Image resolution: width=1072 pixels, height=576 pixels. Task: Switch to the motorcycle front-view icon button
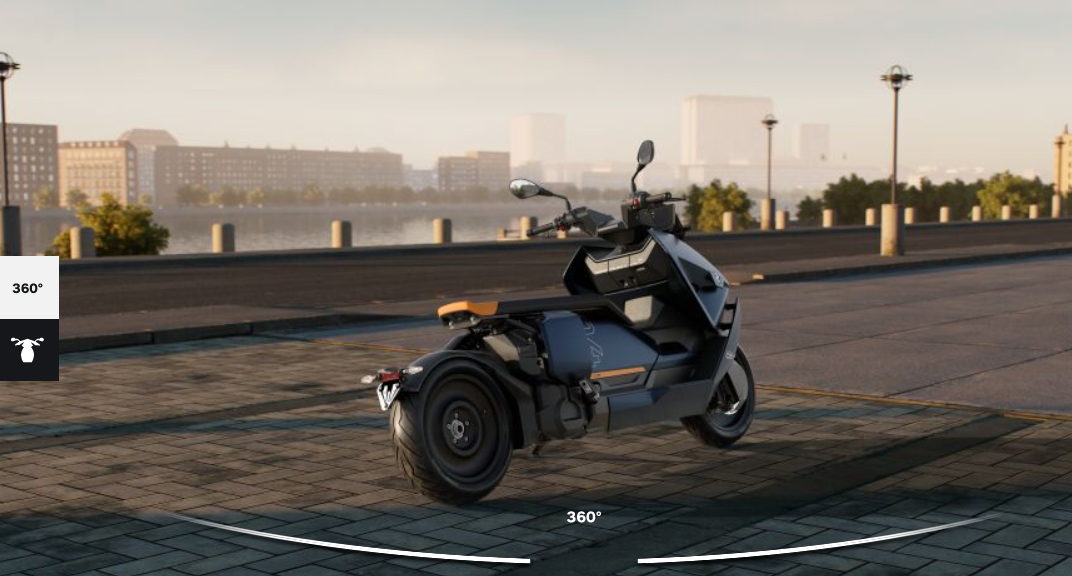[28, 350]
